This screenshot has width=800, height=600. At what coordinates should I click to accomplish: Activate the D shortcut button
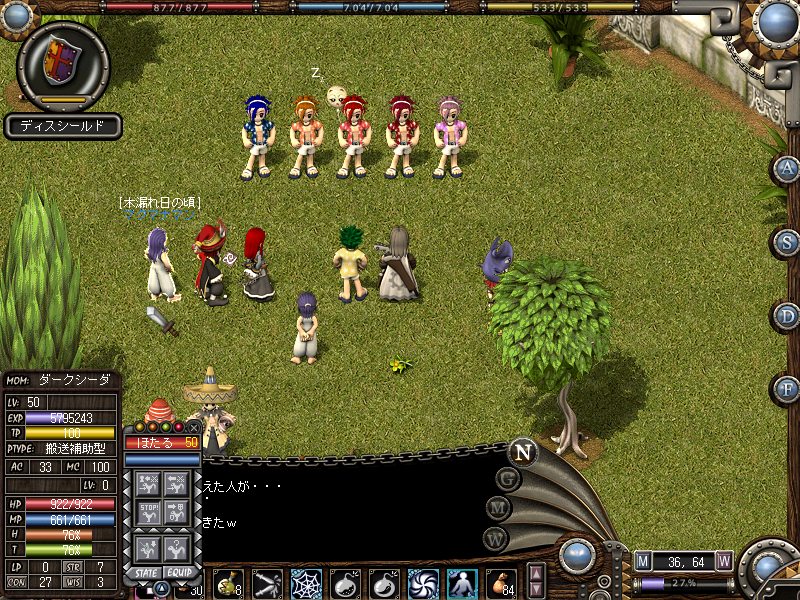[x=786, y=315]
